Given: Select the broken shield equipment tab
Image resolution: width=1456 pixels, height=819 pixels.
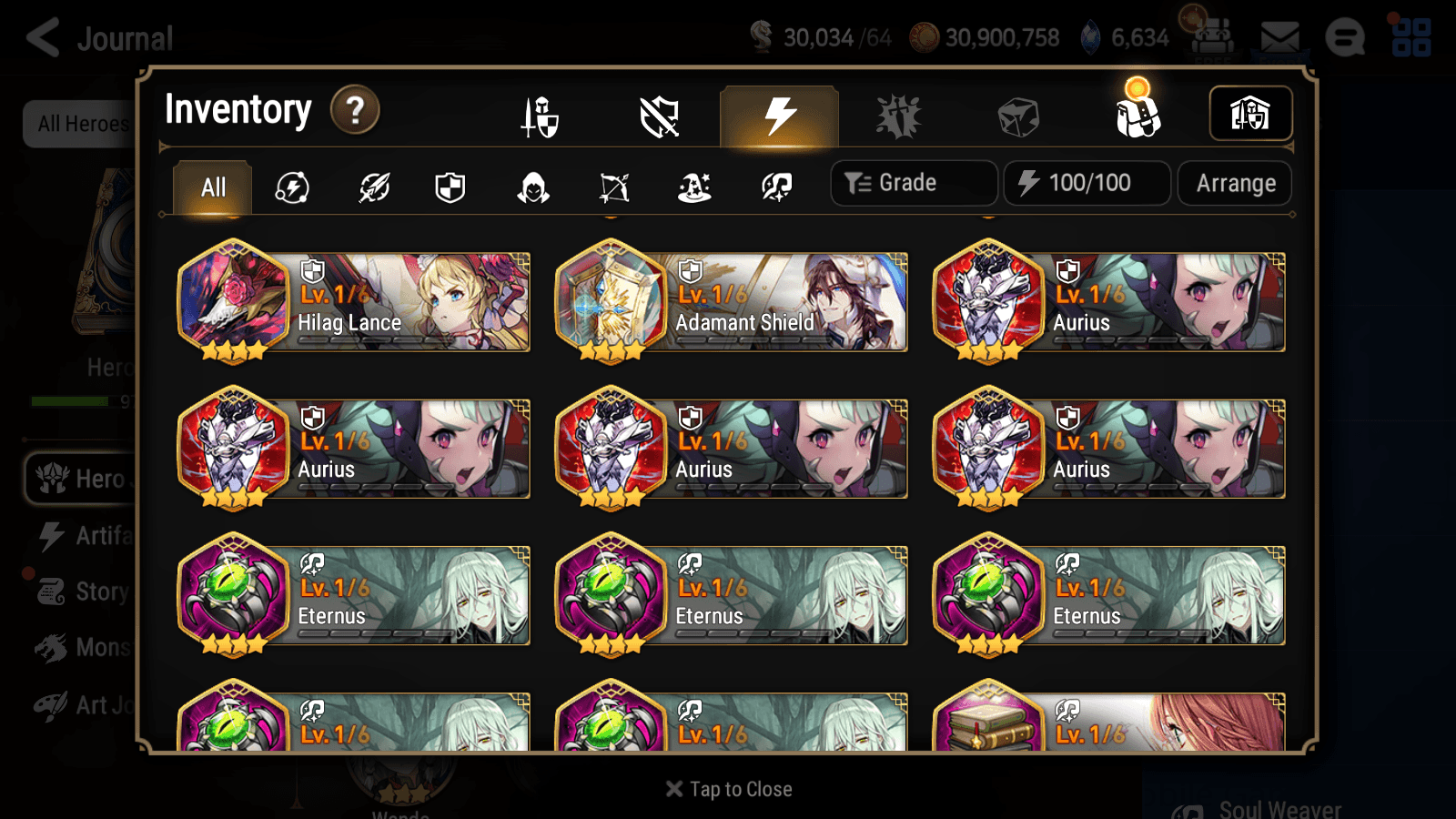Looking at the screenshot, I should [x=660, y=116].
